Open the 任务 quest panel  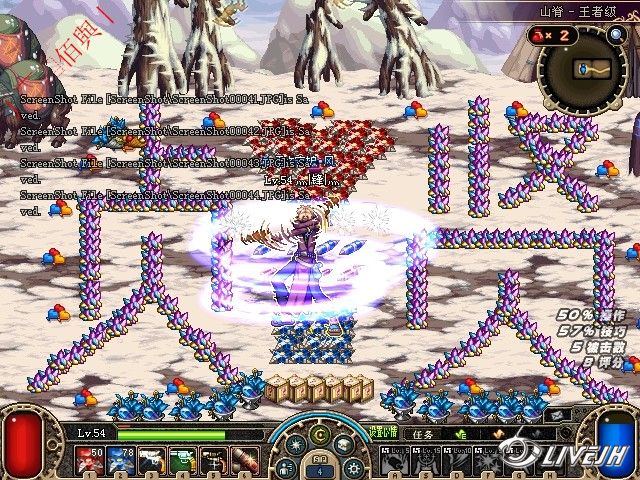click(x=423, y=435)
